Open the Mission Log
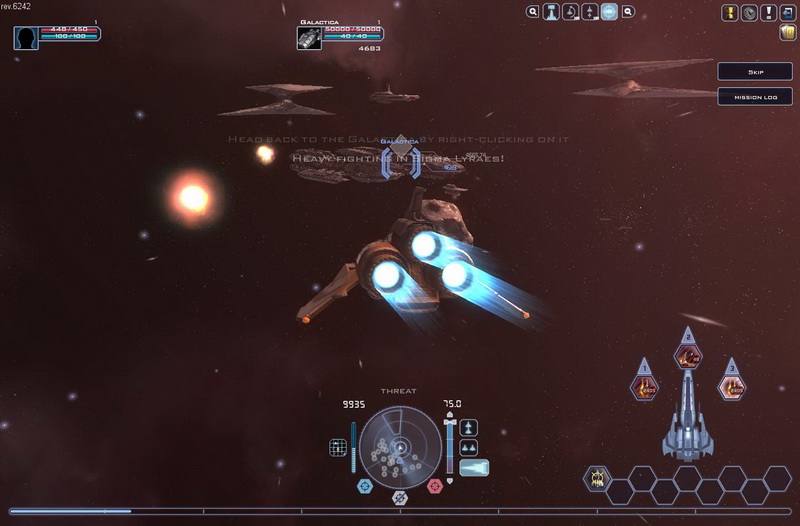800x526 pixels. [x=755, y=97]
